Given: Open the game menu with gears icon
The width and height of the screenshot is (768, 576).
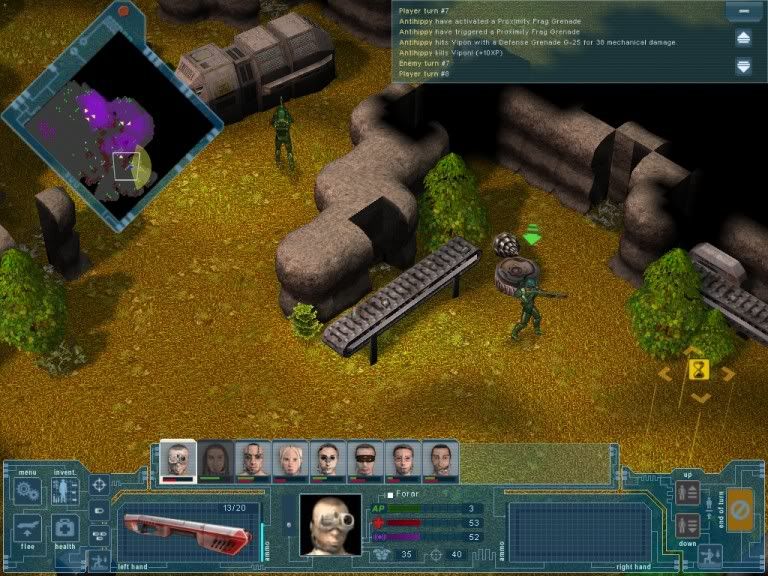Looking at the screenshot, I should [27, 492].
